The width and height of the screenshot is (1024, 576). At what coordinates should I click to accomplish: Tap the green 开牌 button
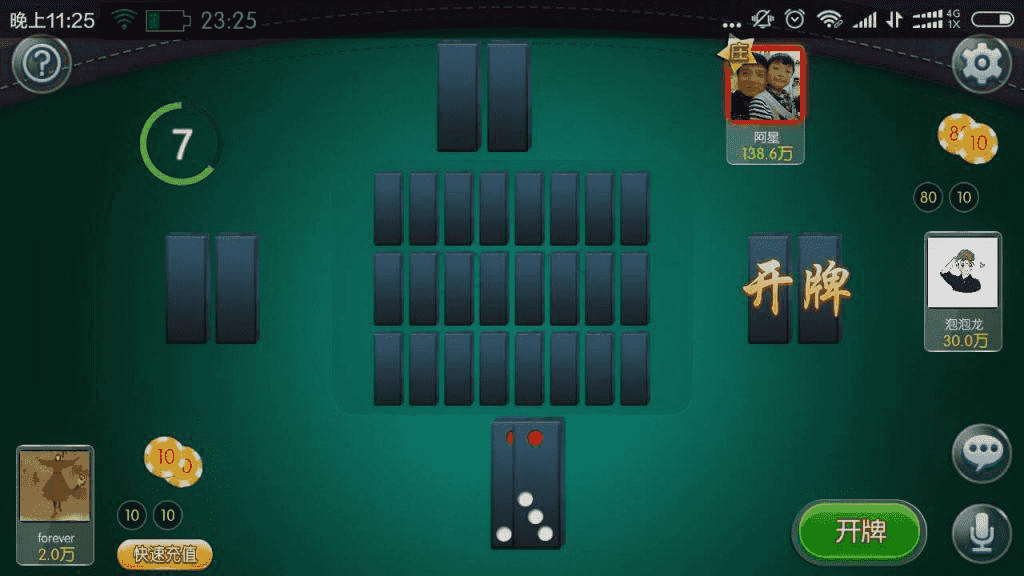(860, 531)
